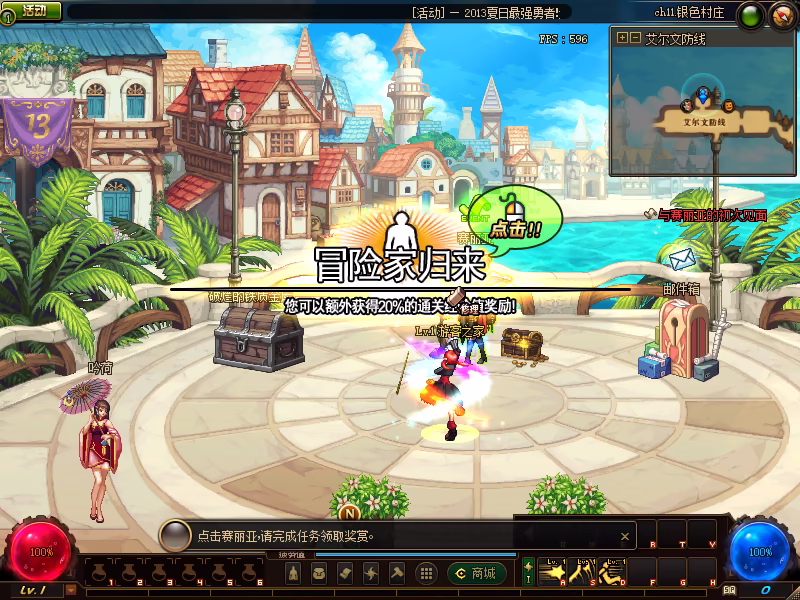The height and width of the screenshot is (600, 800).
Task: Click the 点击!! mouse speech bubble
Action: click(518, 217)
